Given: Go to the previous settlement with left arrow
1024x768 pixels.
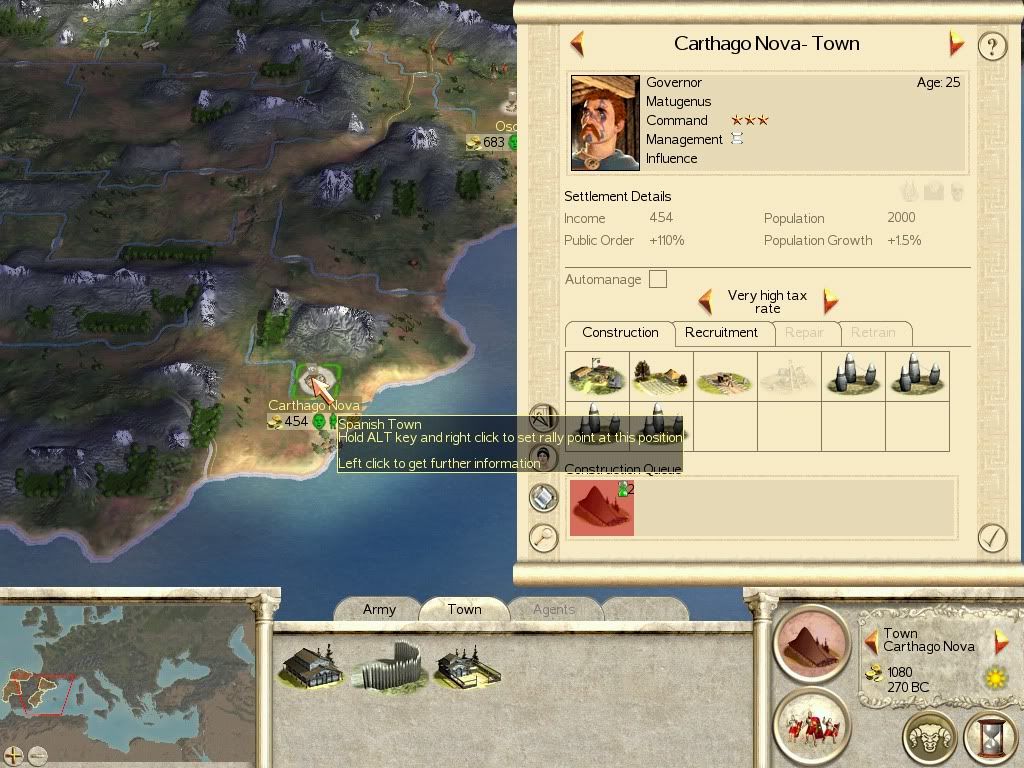Looking at the screenshot, I should pos(576,44).
